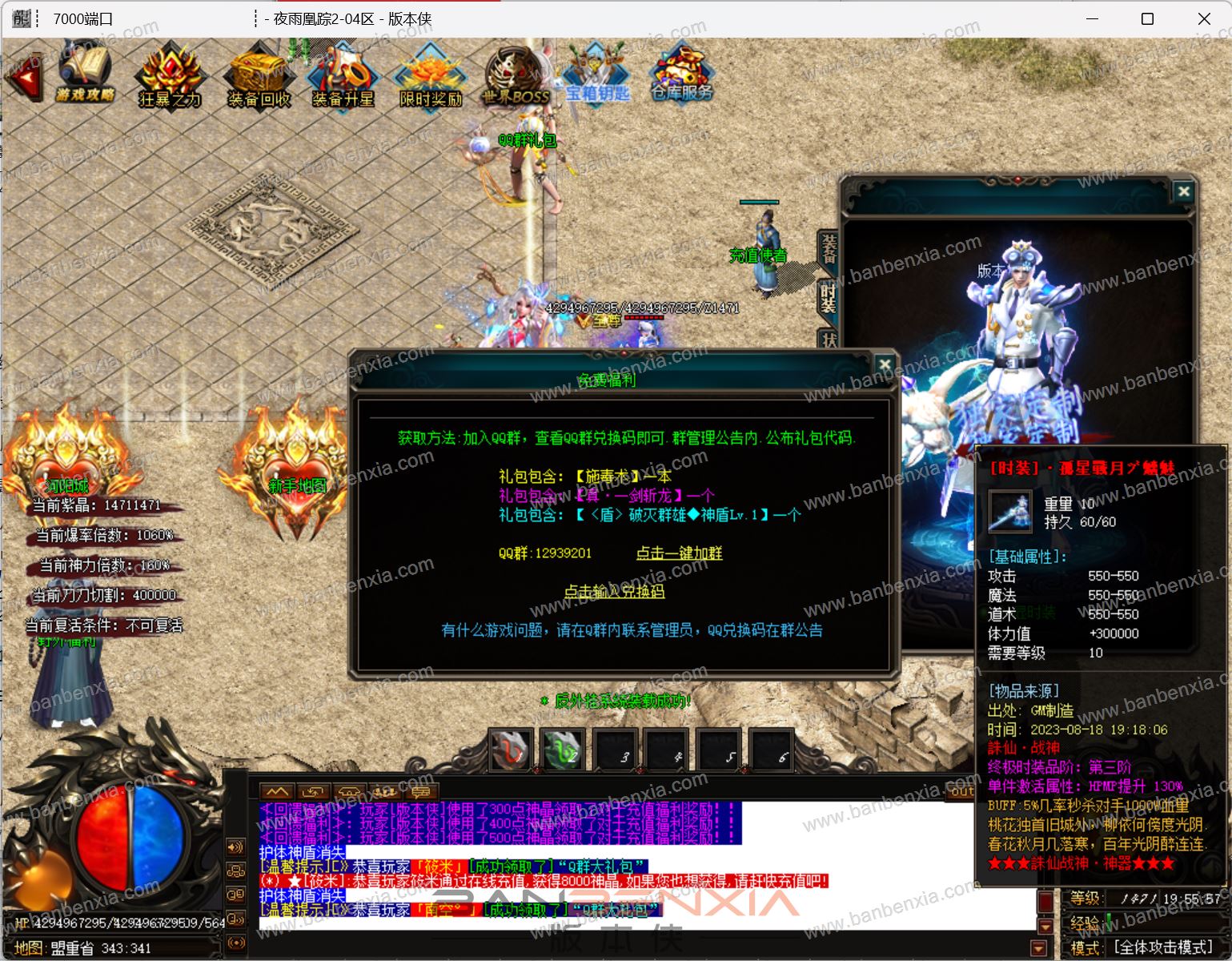Open the 狂暴之力 berserk power menu
This screenshot has width=1232, height=961.
pos(171,77)
